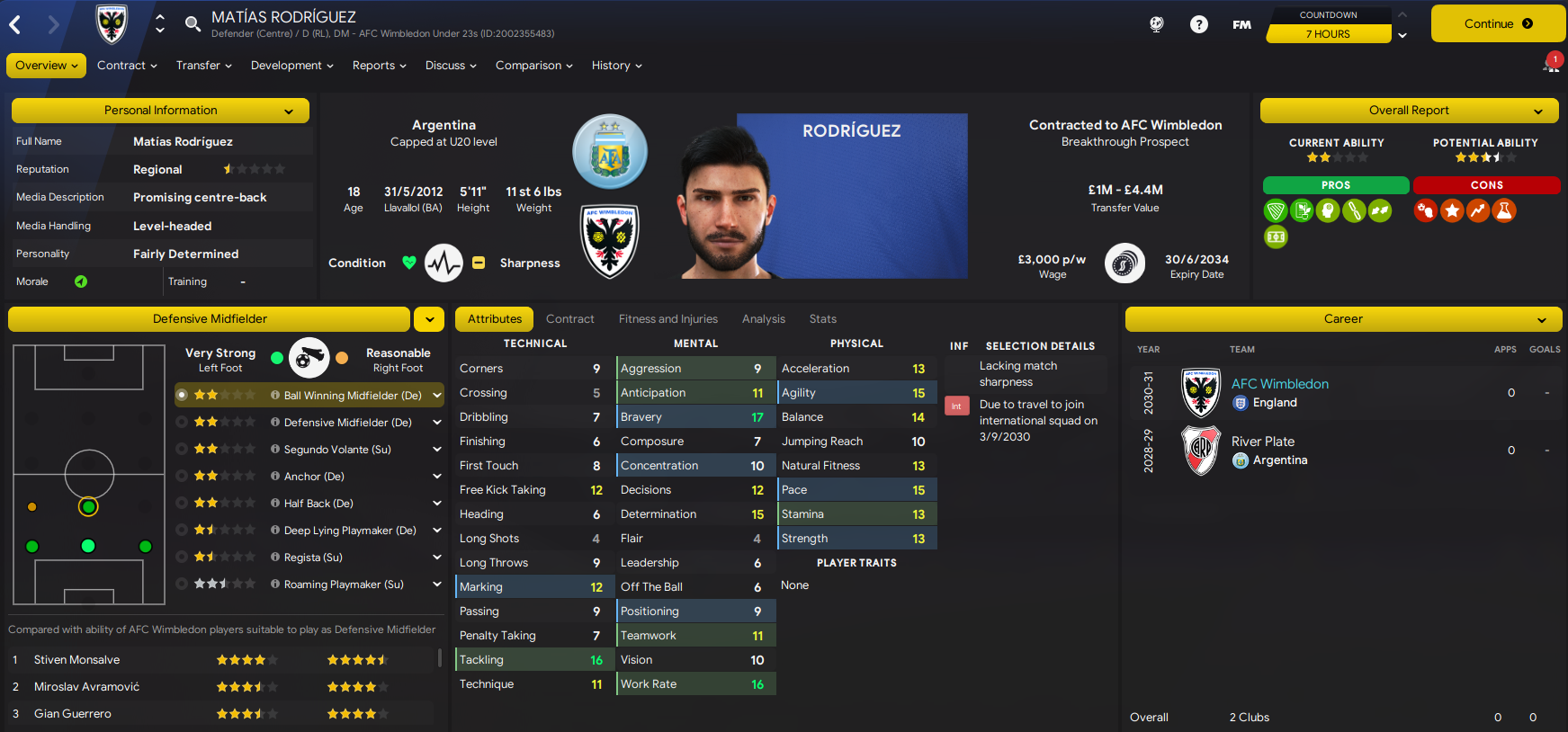Open the Reports menu

pos(379,66)
